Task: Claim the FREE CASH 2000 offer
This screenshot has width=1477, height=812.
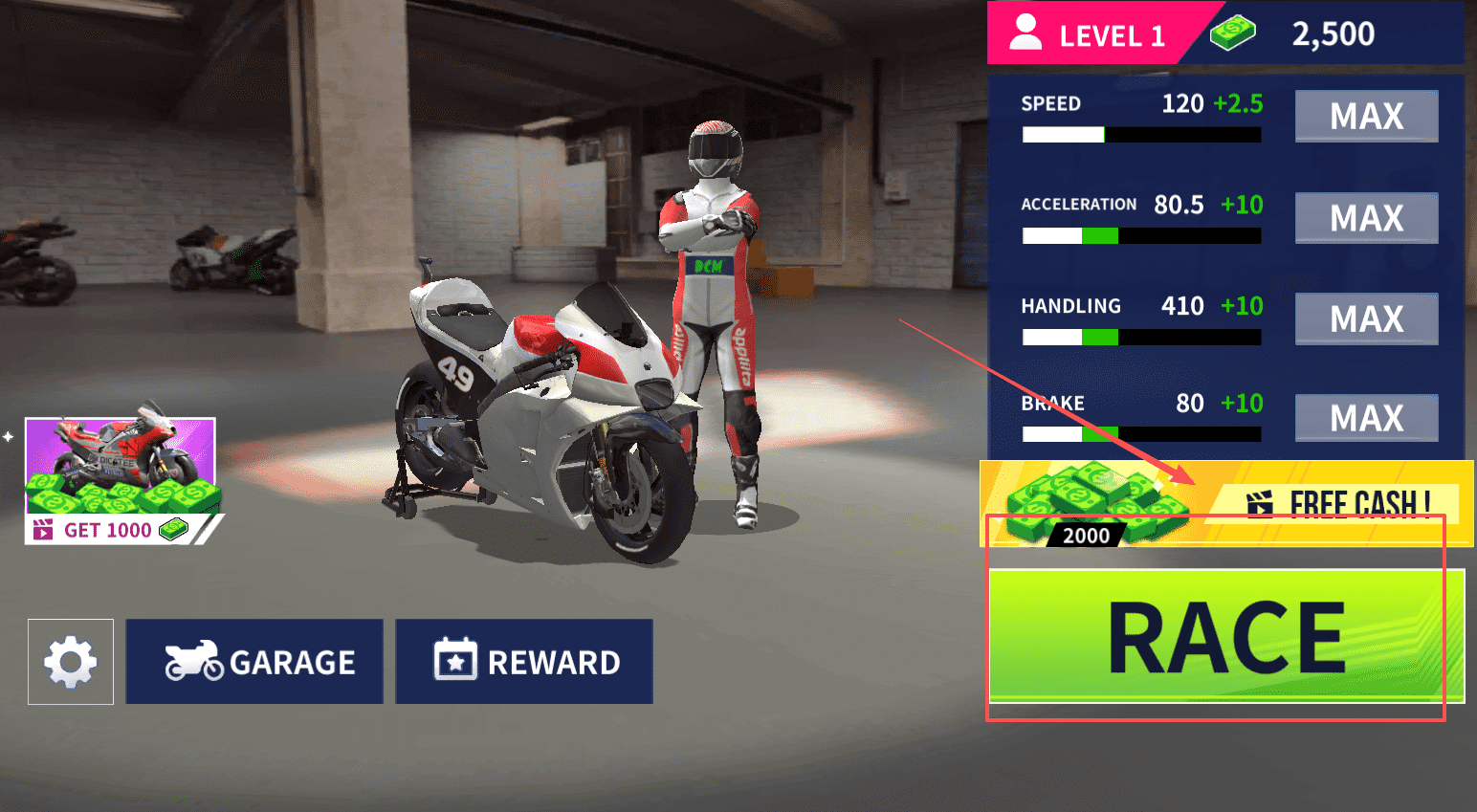Action: coord(1225,504)
